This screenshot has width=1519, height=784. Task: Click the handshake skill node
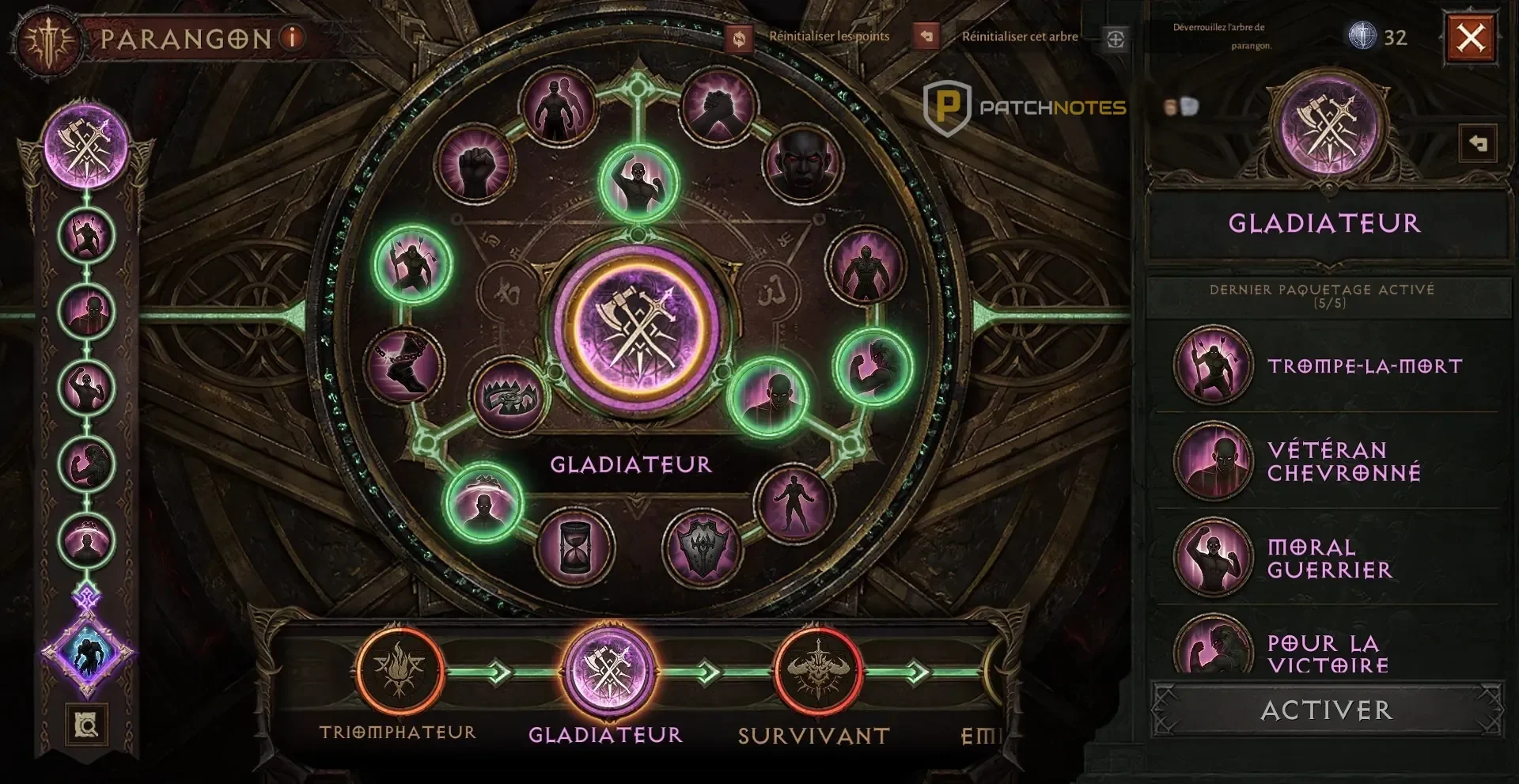718,105
